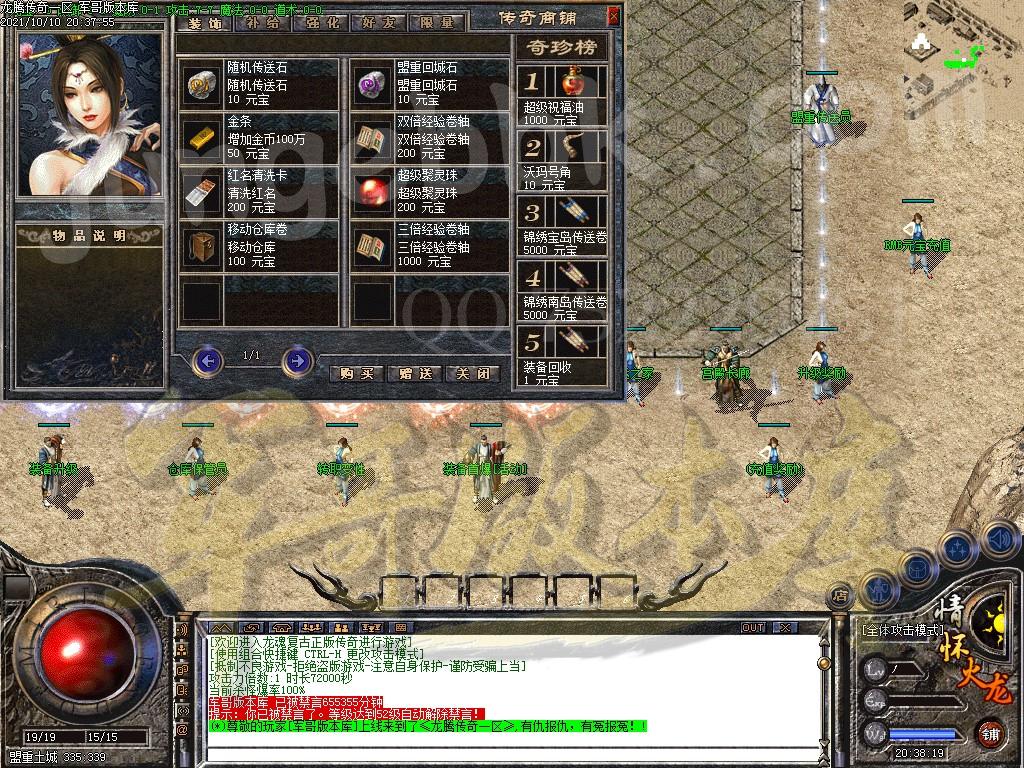Switch to the 限量 limited tab
1024x768 pixels.
click(436, 20)
